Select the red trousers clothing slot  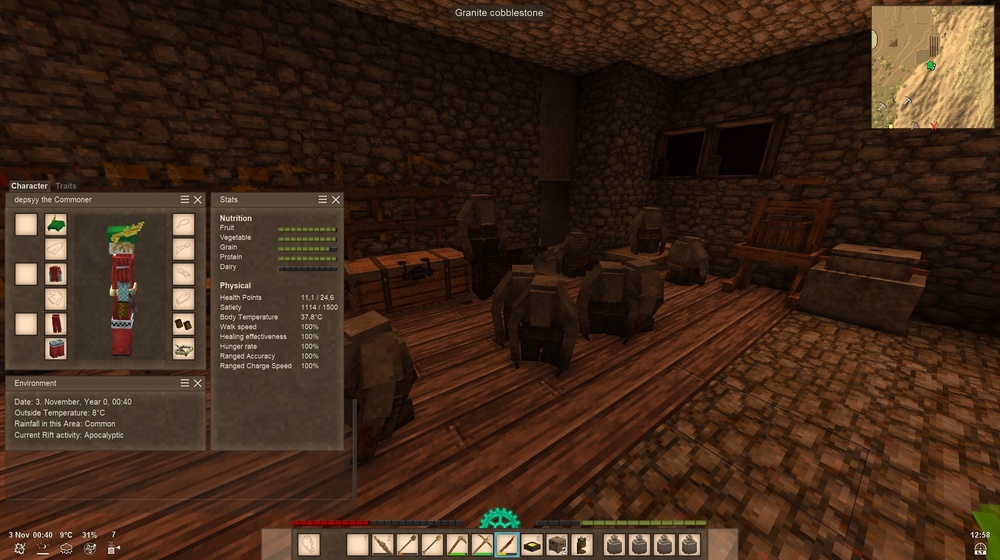coord(56,323)
